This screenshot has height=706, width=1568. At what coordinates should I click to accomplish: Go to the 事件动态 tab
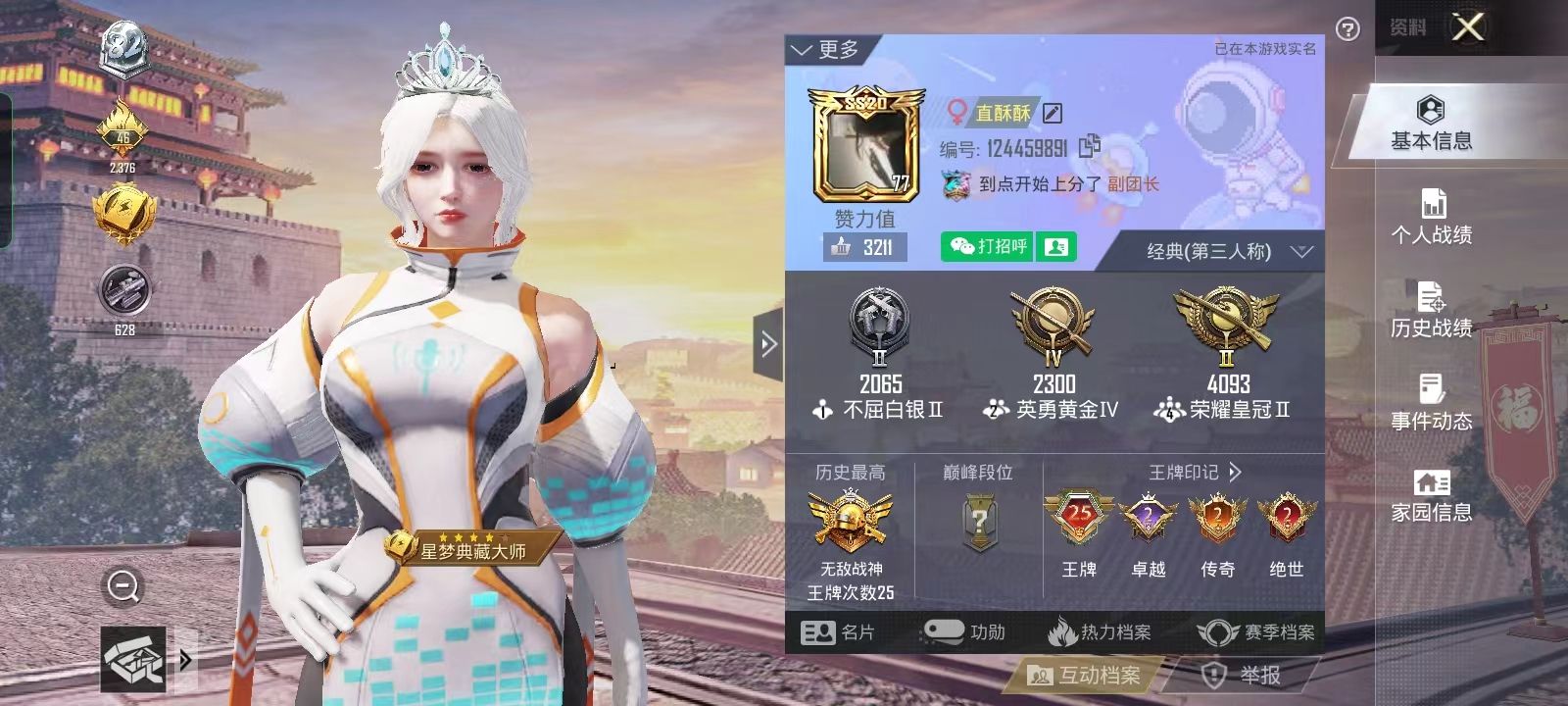(1431, 403)
